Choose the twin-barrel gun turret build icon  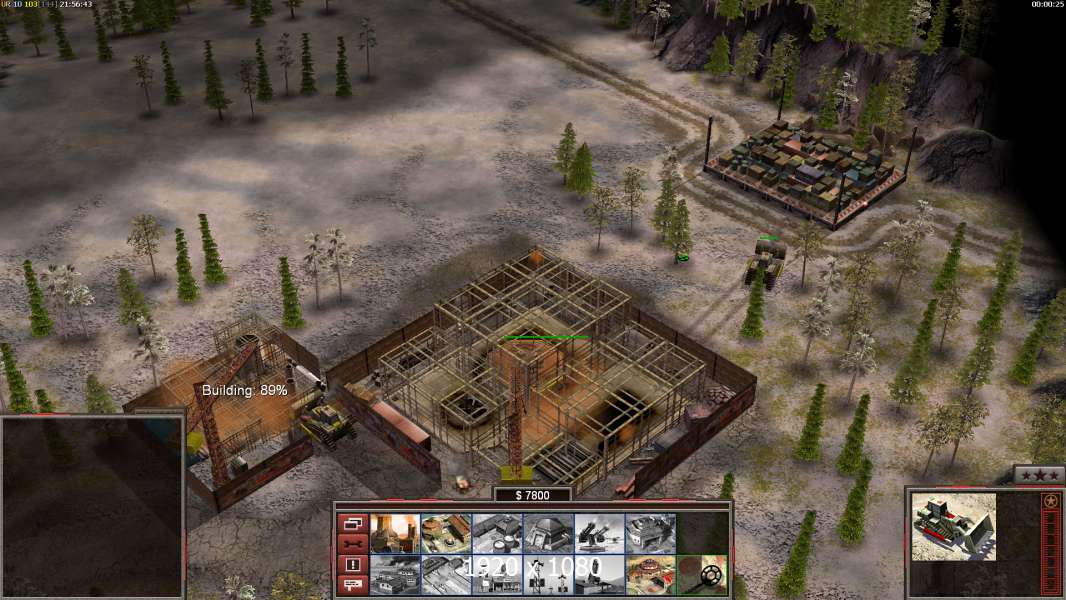(x=599, y=534)
